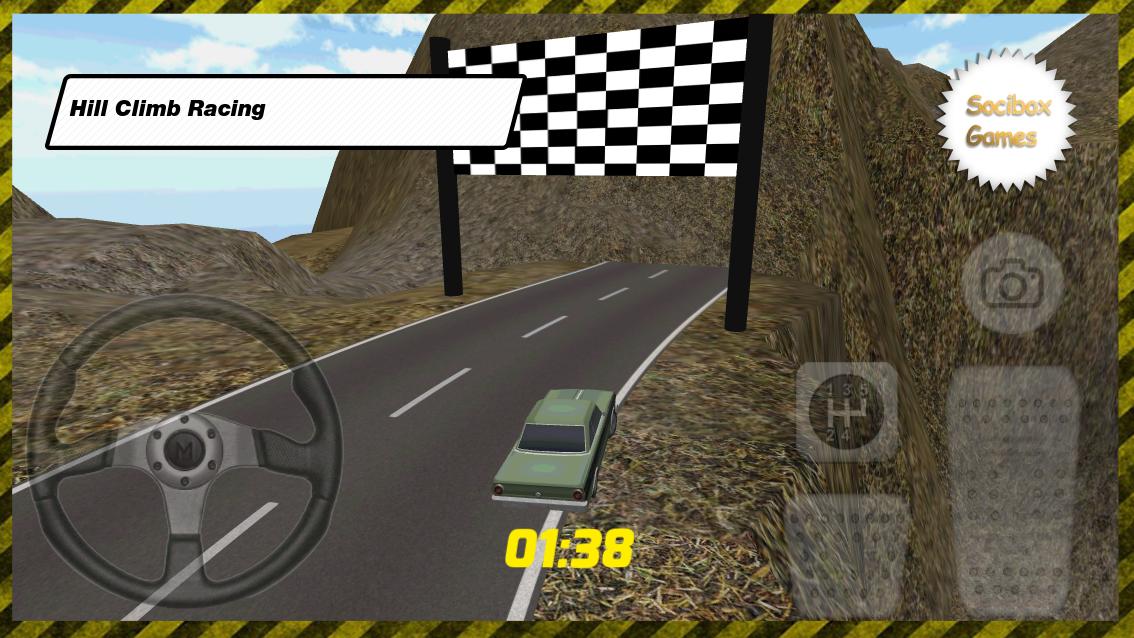This screenshot has height=638, width=1134.
Task: Hit the tall gas pedal
Action: pyautogui.click(x=1012, y=490)
